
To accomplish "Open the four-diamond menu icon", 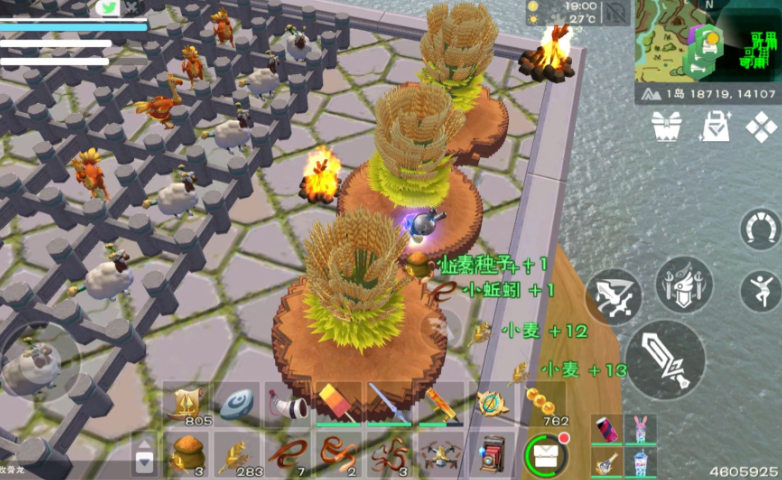I will [761, 126].
